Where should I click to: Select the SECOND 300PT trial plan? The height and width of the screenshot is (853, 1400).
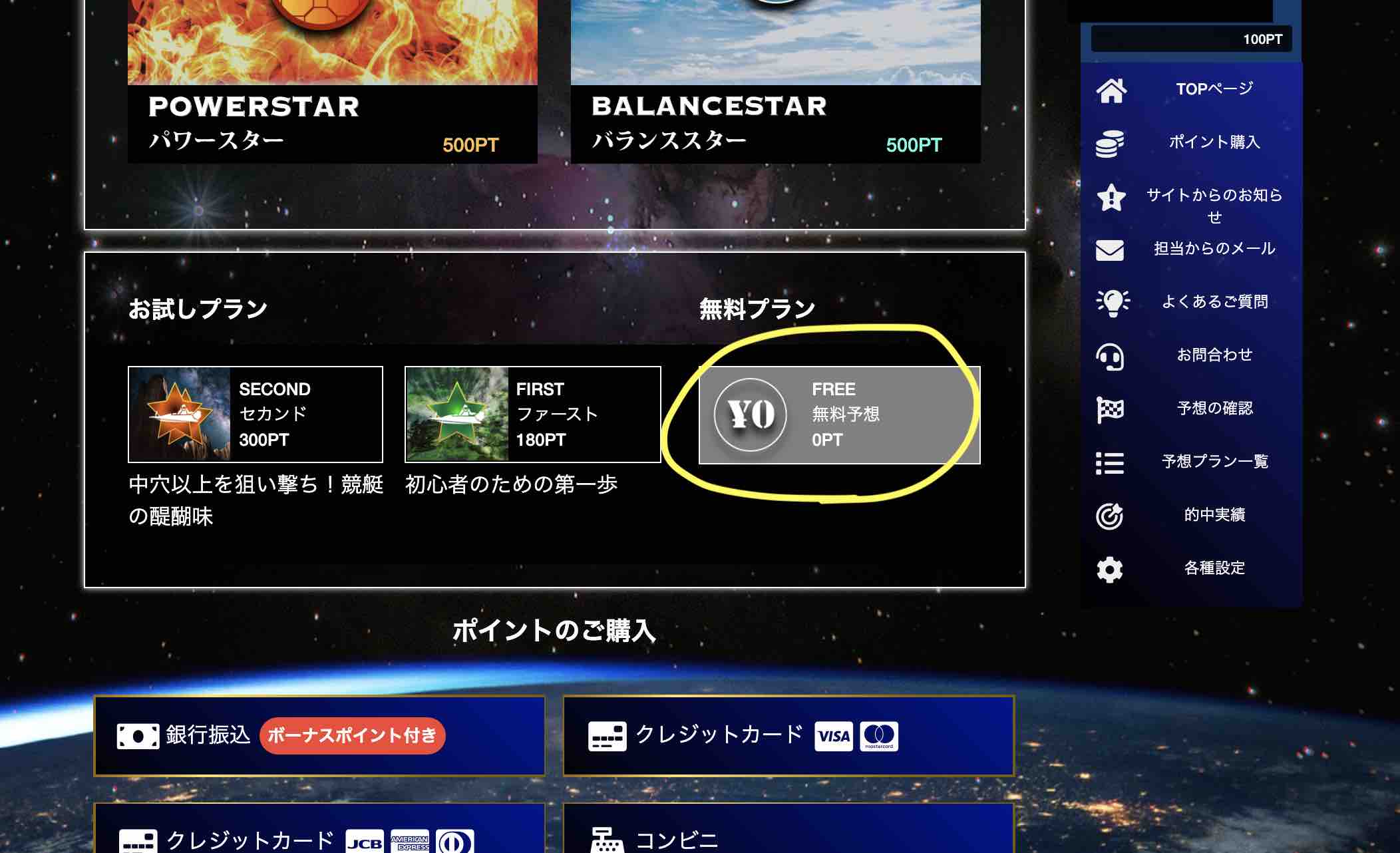click(x=255, y=414)
